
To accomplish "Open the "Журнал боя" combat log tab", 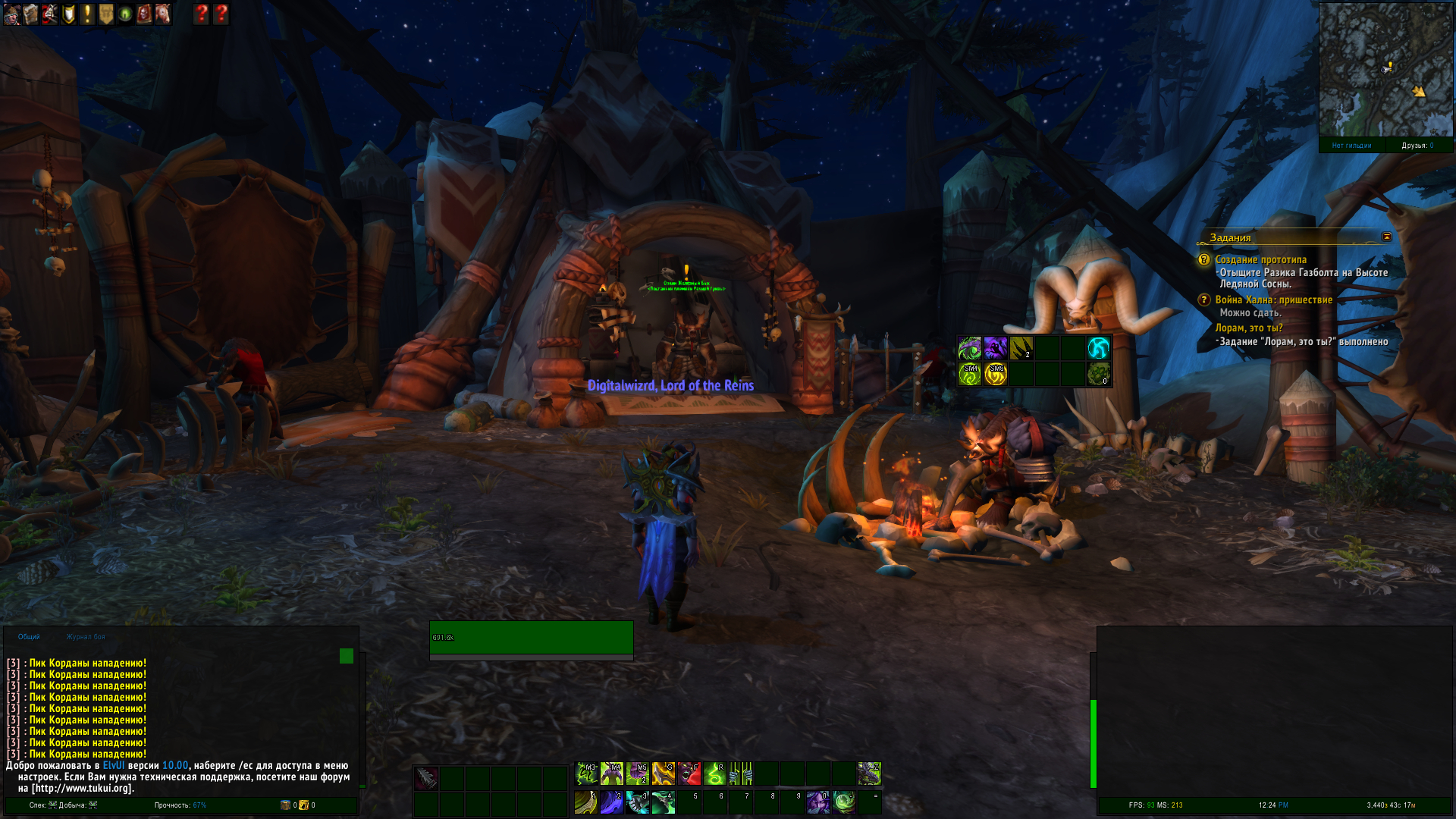I will 86,637.
